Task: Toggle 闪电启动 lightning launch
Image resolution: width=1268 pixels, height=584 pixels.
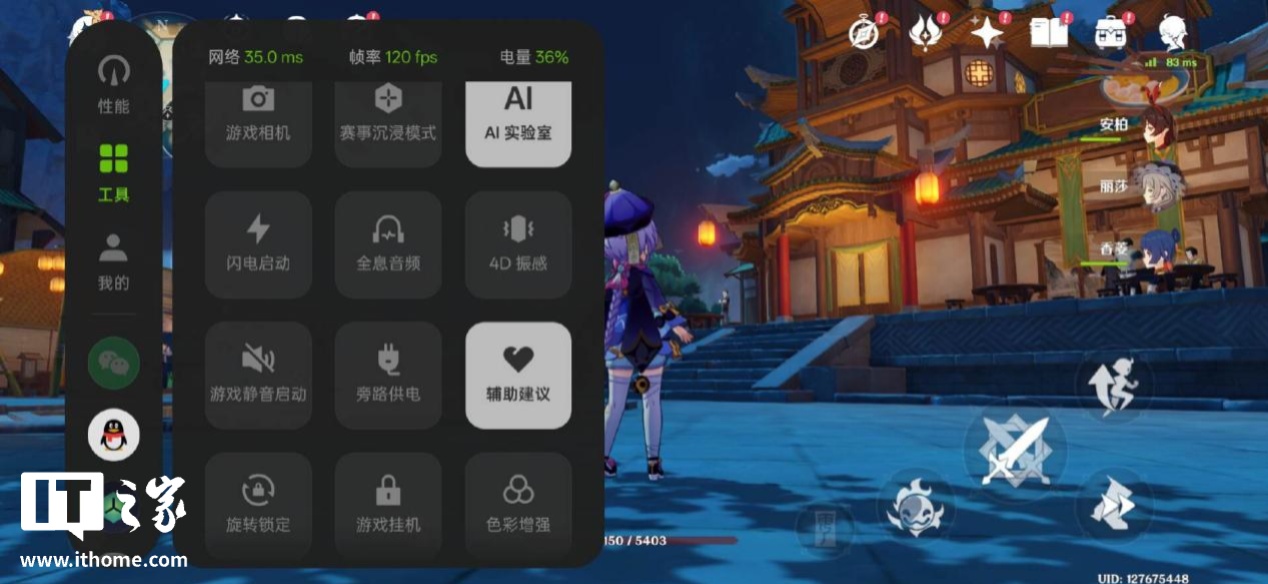Action: coord(258,245)
